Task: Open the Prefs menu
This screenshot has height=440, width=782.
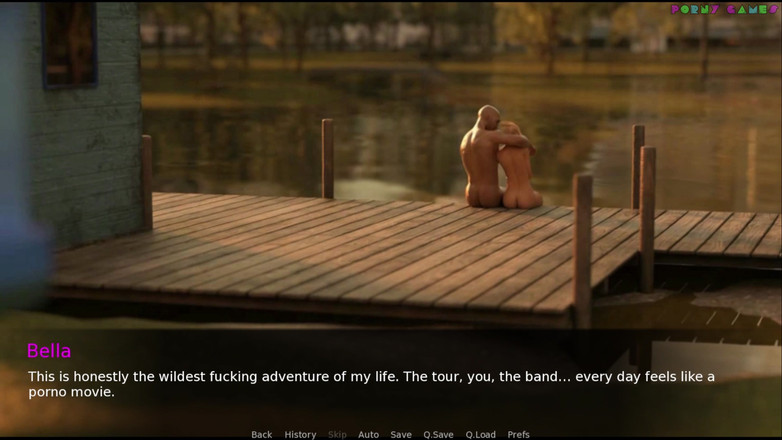Action: [518, 434]
